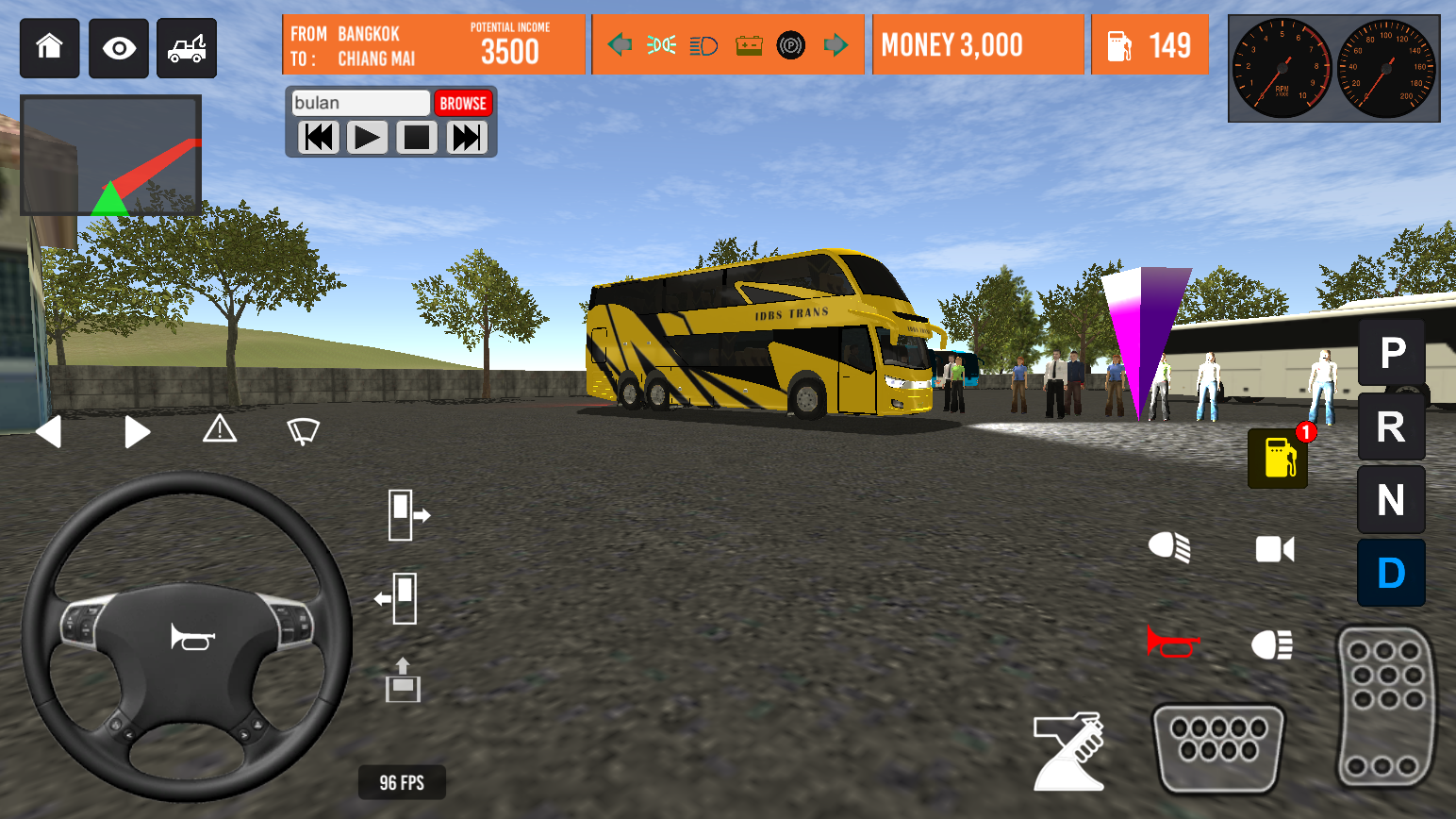This screenshot has height=819, width=1456.
Task: Open the bus door with door-open icon
Action: (x=410, y=515)
